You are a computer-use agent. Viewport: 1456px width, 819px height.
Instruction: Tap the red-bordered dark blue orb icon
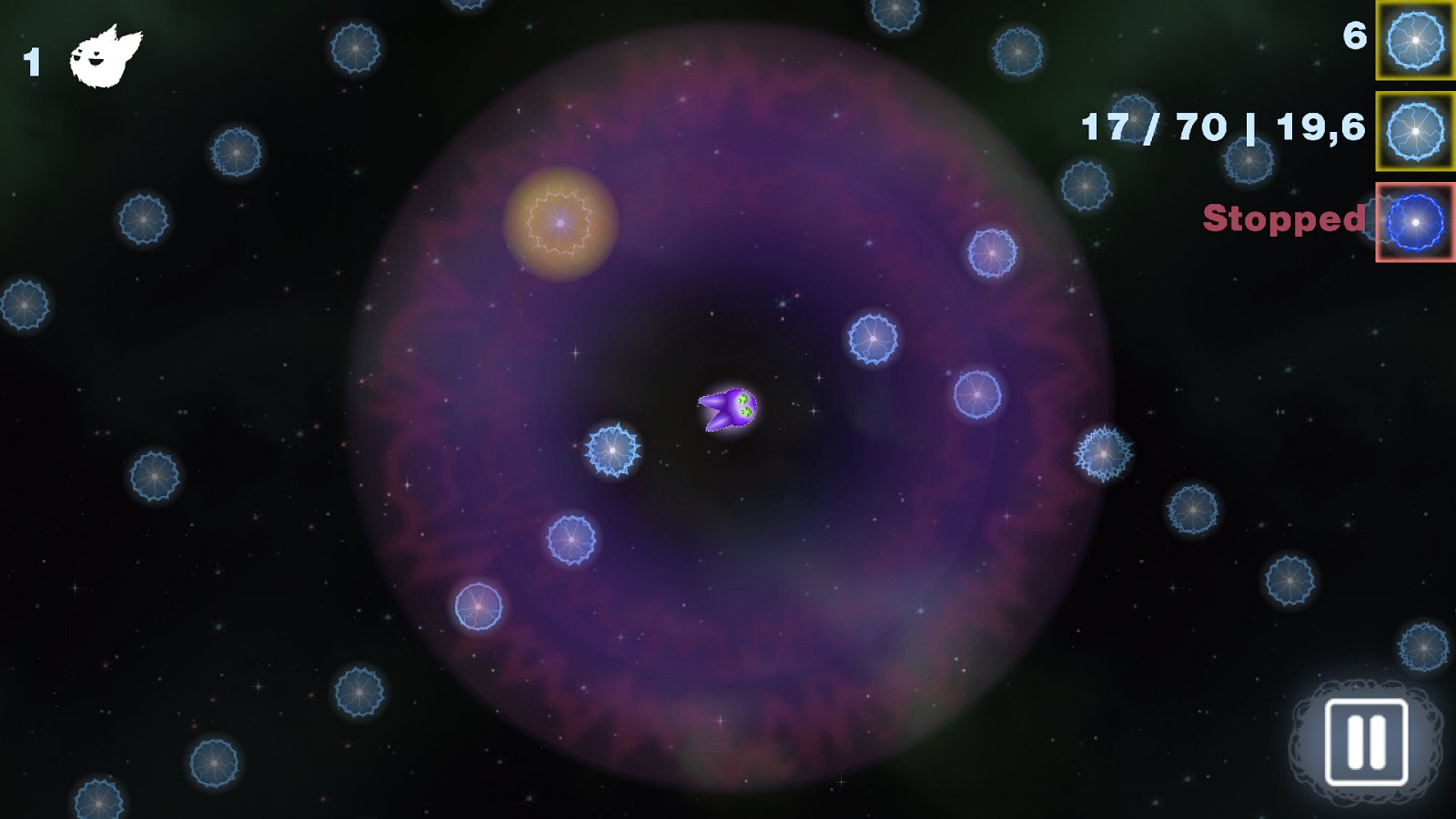(1415, 223)
